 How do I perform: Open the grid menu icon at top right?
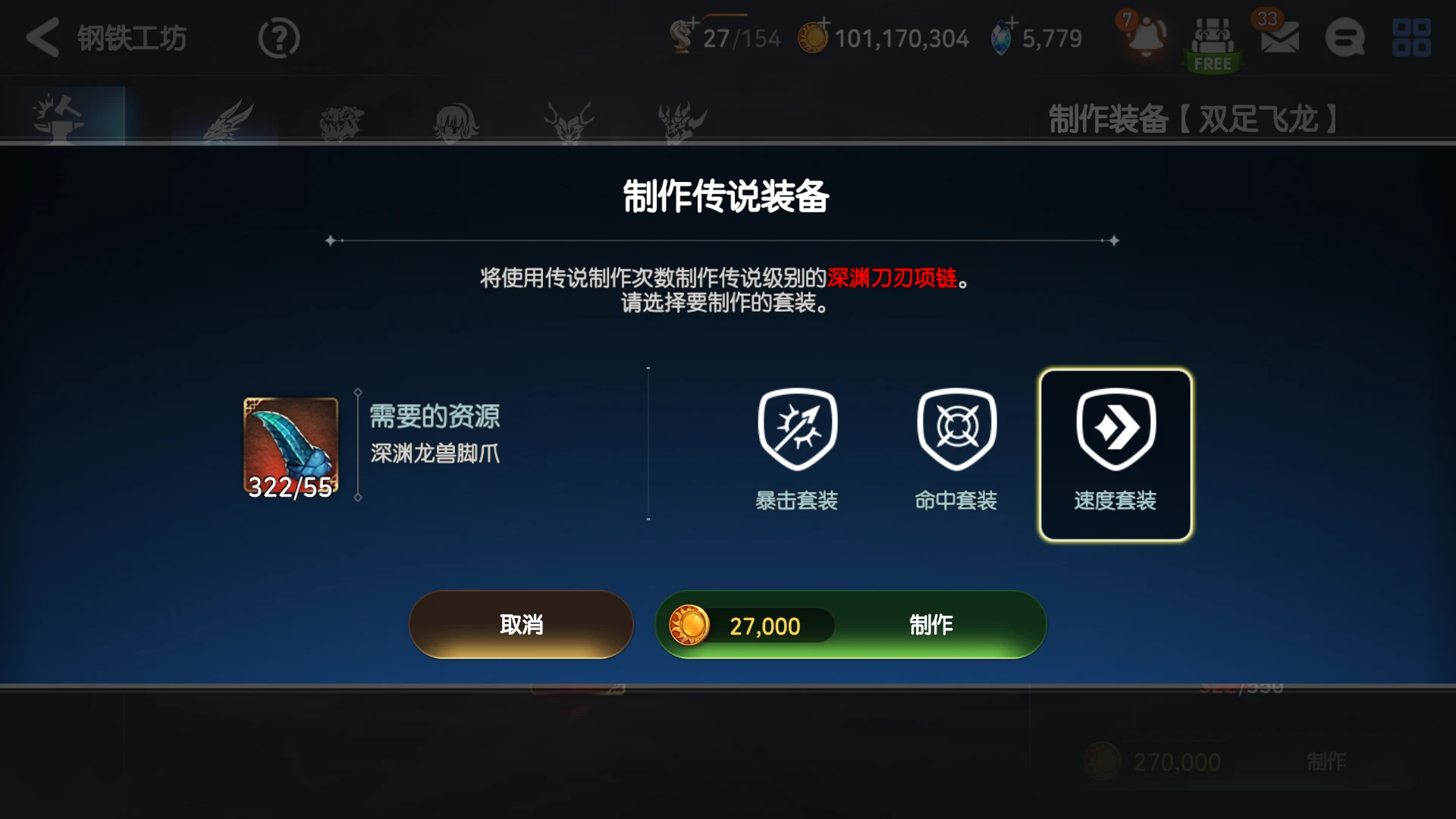point(1410,38)
